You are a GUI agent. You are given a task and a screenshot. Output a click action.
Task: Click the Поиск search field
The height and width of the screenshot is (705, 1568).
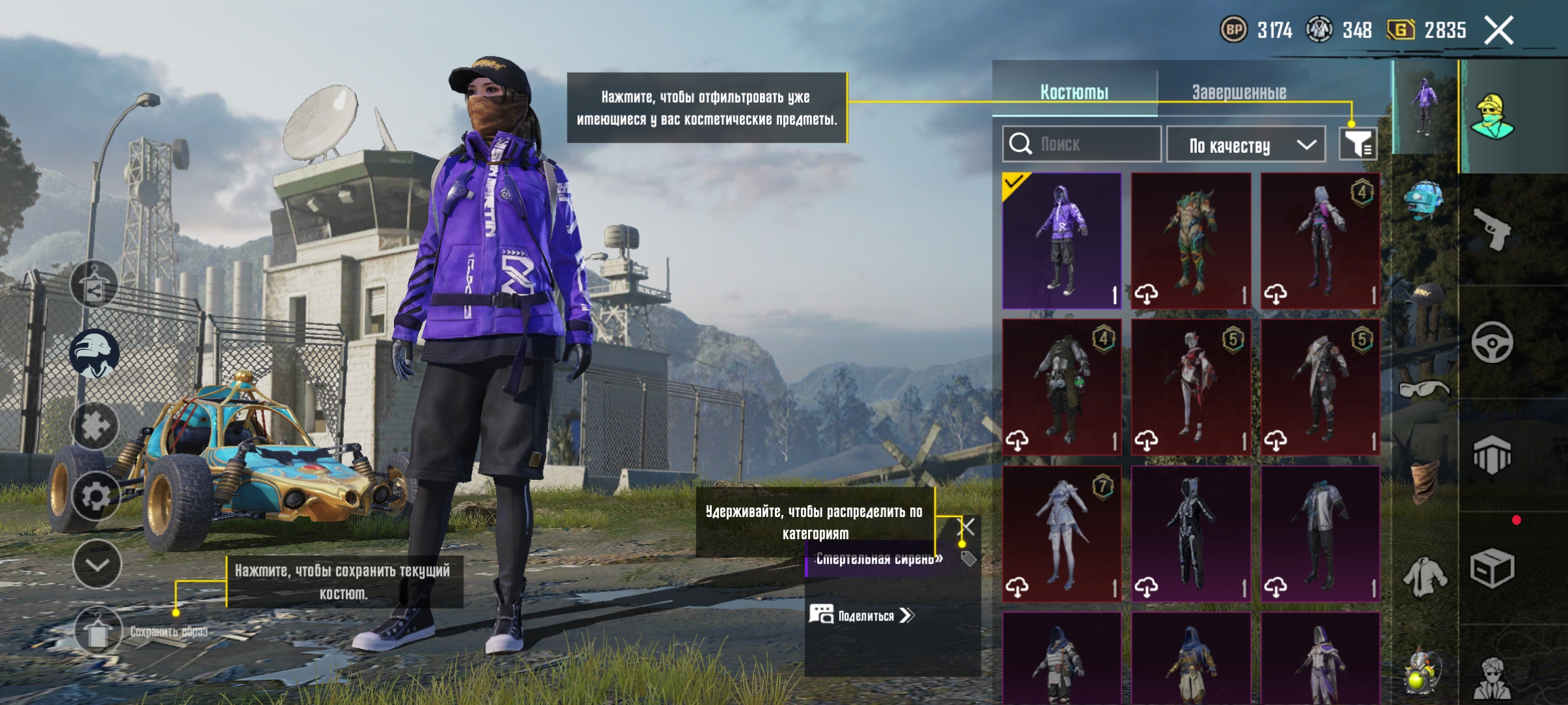[x=1082, y=144]
